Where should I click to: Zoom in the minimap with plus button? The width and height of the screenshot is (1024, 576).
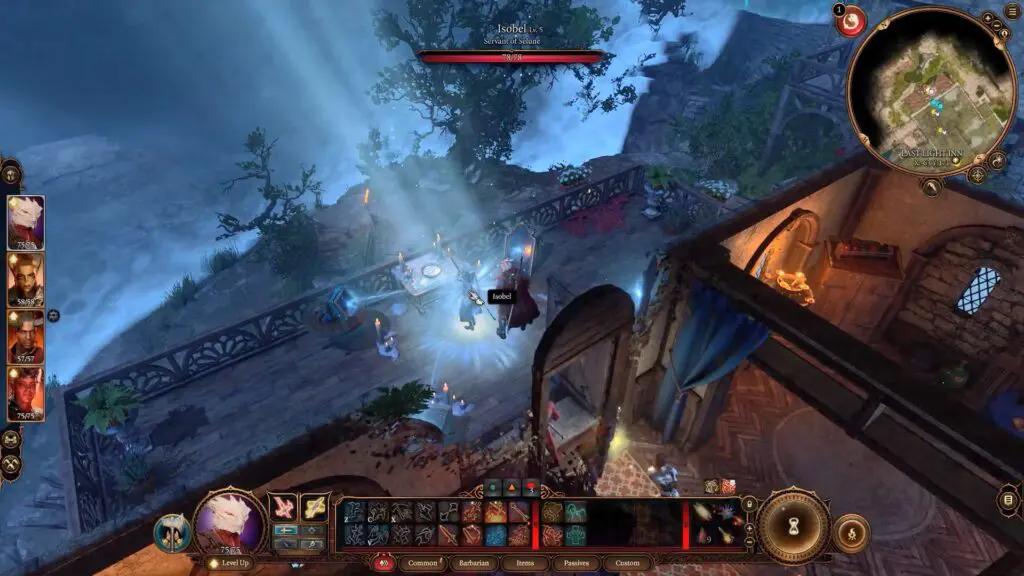988,17
